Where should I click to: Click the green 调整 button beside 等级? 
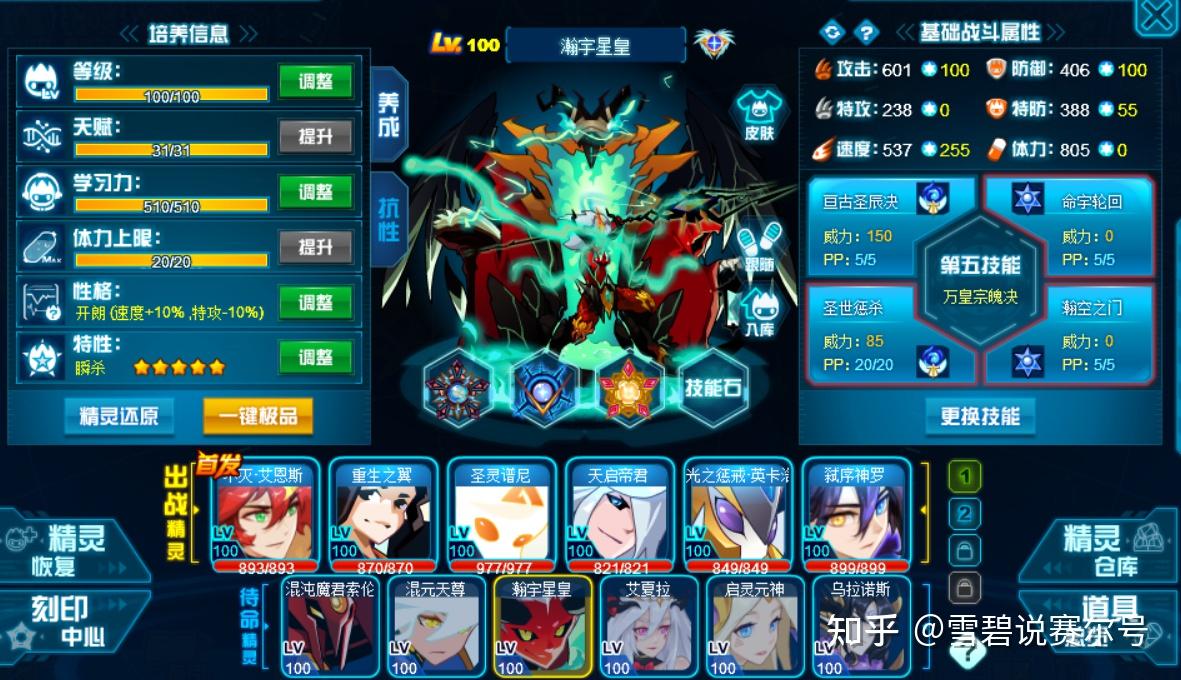pos(315,82)
